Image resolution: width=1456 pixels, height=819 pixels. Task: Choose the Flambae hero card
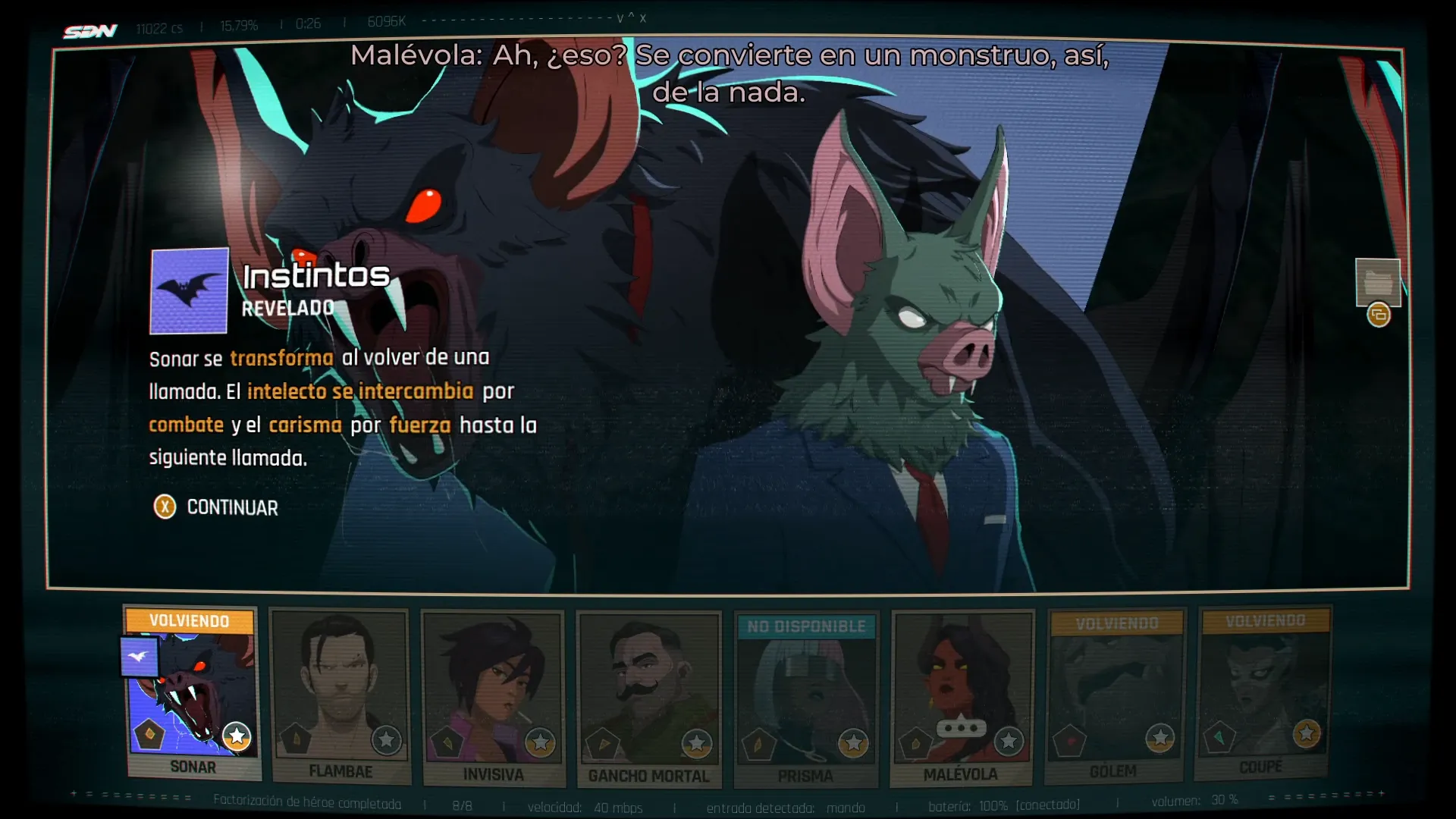[340, 694]
